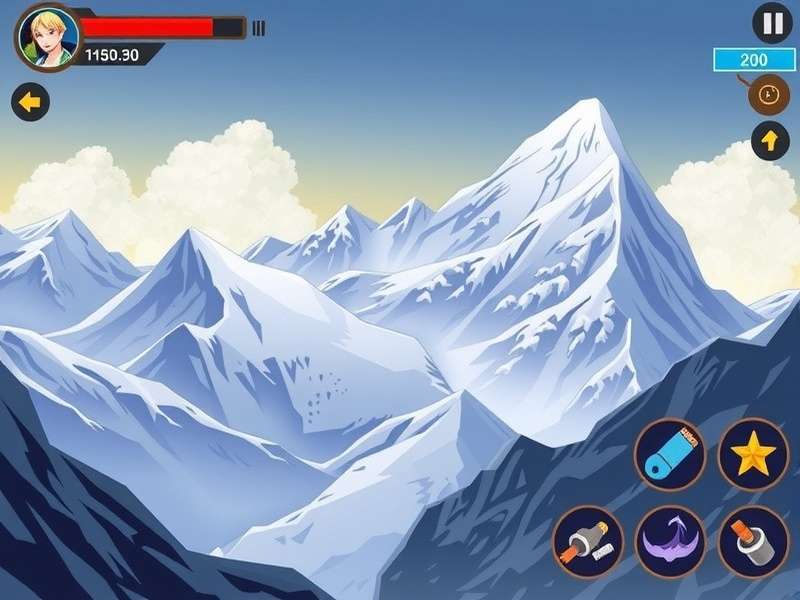Select the player character portrait
The width and height of the screenshot is (800, 600).
(x=47, y=37)
